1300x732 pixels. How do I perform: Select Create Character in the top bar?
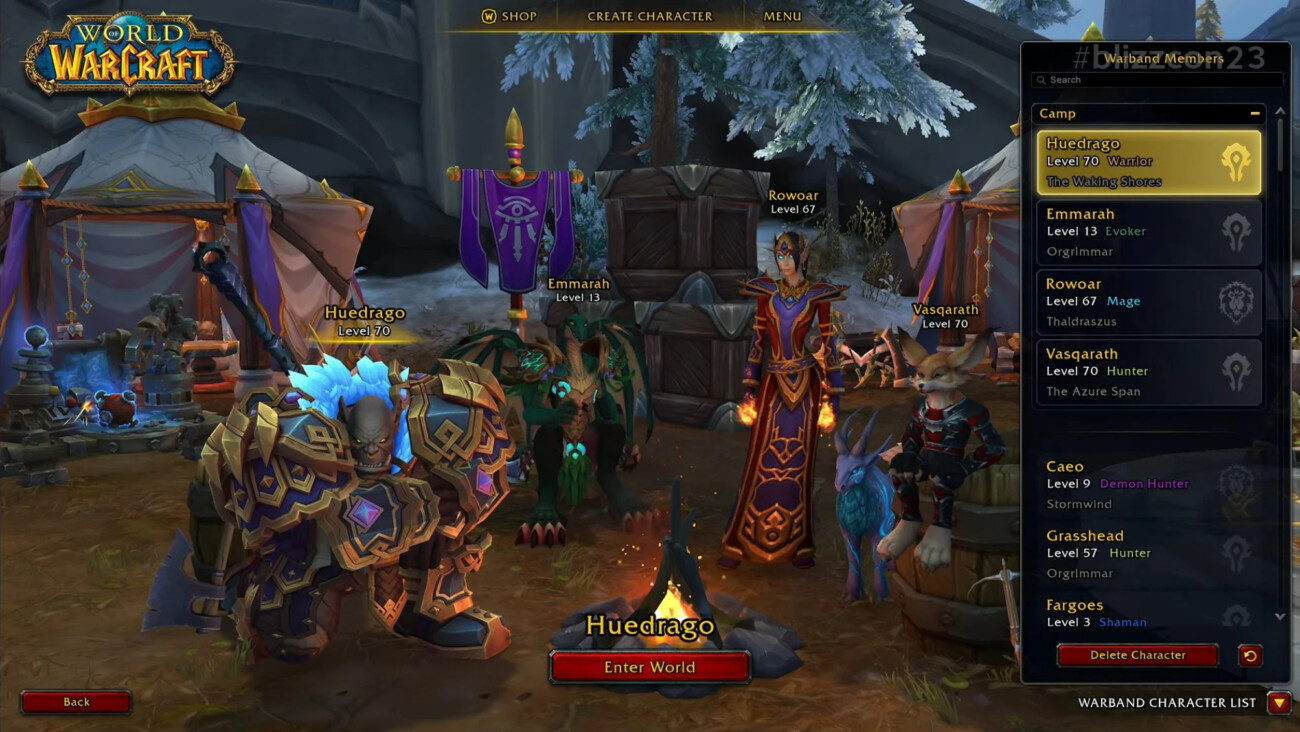point(648,15)
